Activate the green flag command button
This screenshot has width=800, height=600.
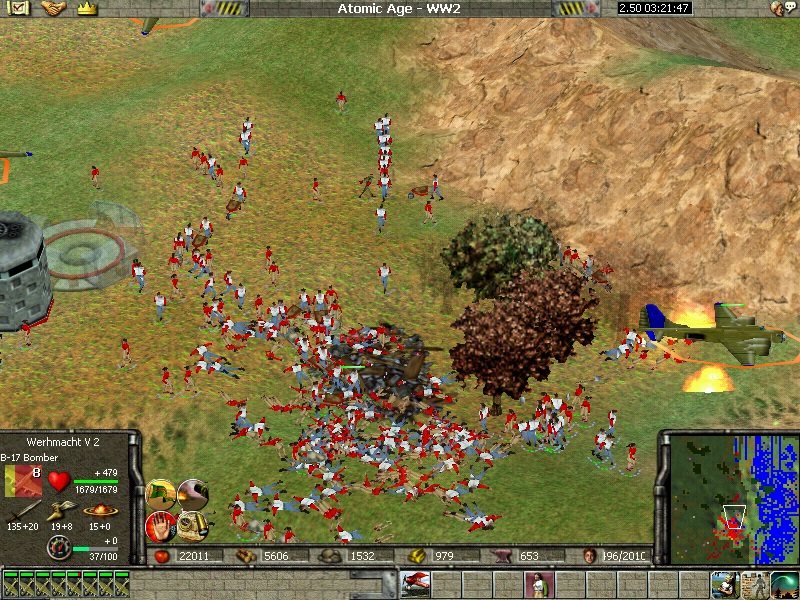point(161,492)
